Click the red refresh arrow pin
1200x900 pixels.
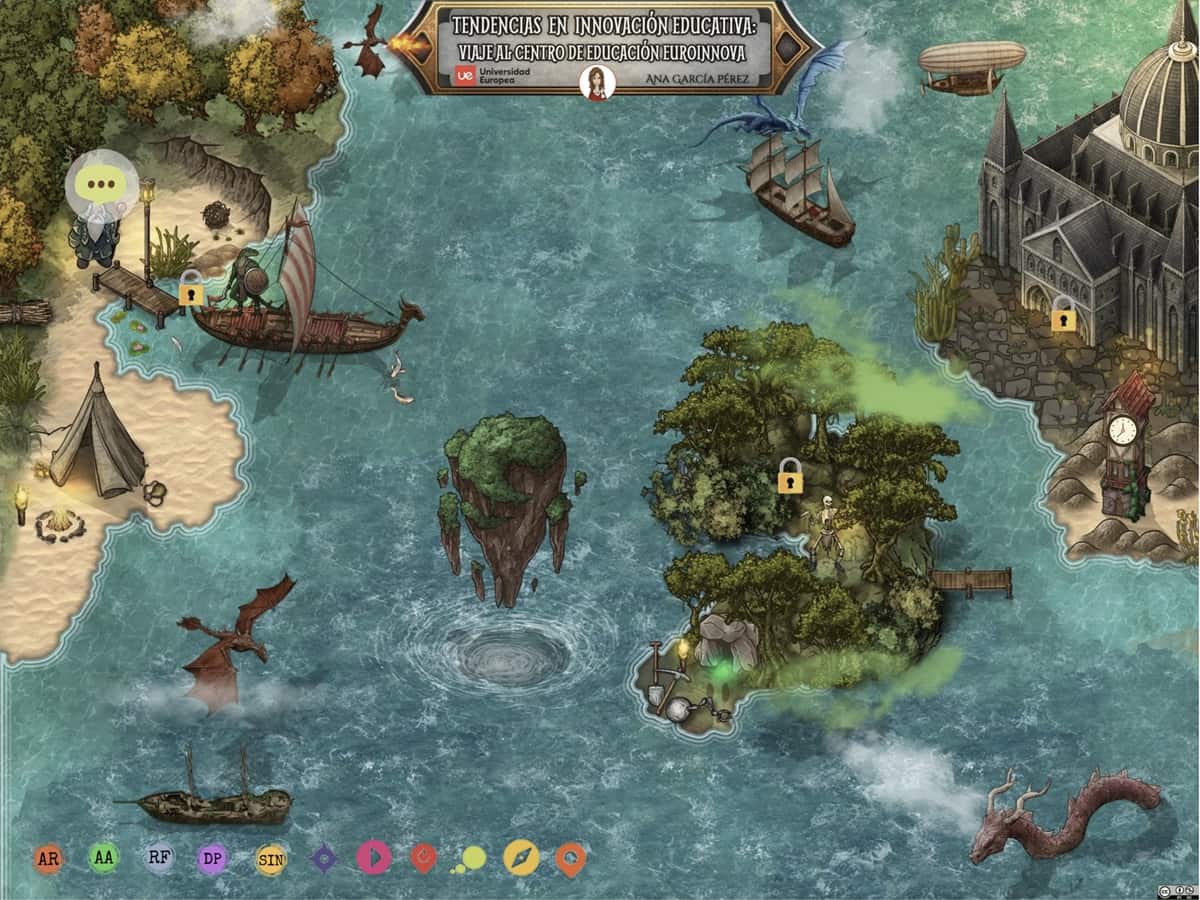pos(424,857)
